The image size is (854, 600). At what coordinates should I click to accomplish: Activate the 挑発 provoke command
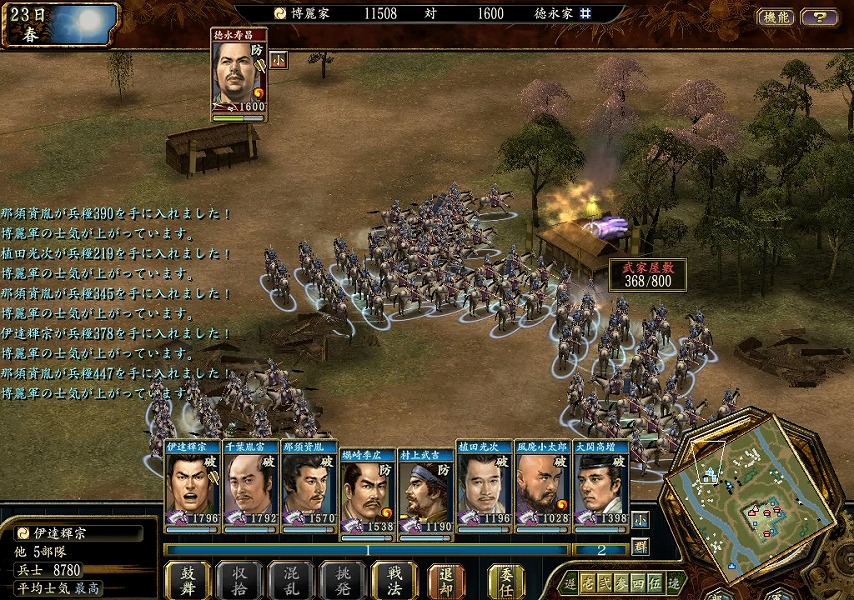tap(343, 580)
